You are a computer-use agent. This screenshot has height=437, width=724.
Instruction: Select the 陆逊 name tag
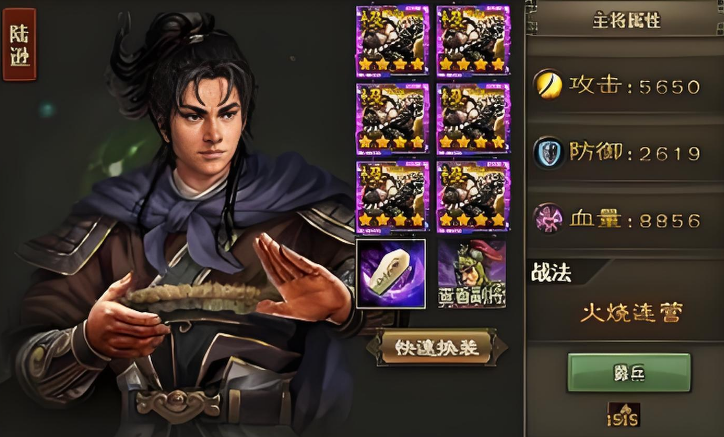click(19, 44)
